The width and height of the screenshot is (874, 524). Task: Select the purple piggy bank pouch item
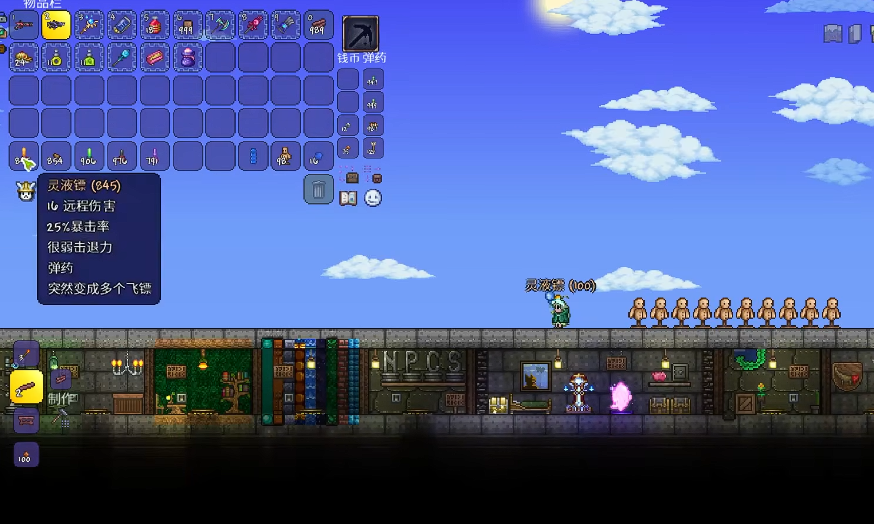coord(187,57)
